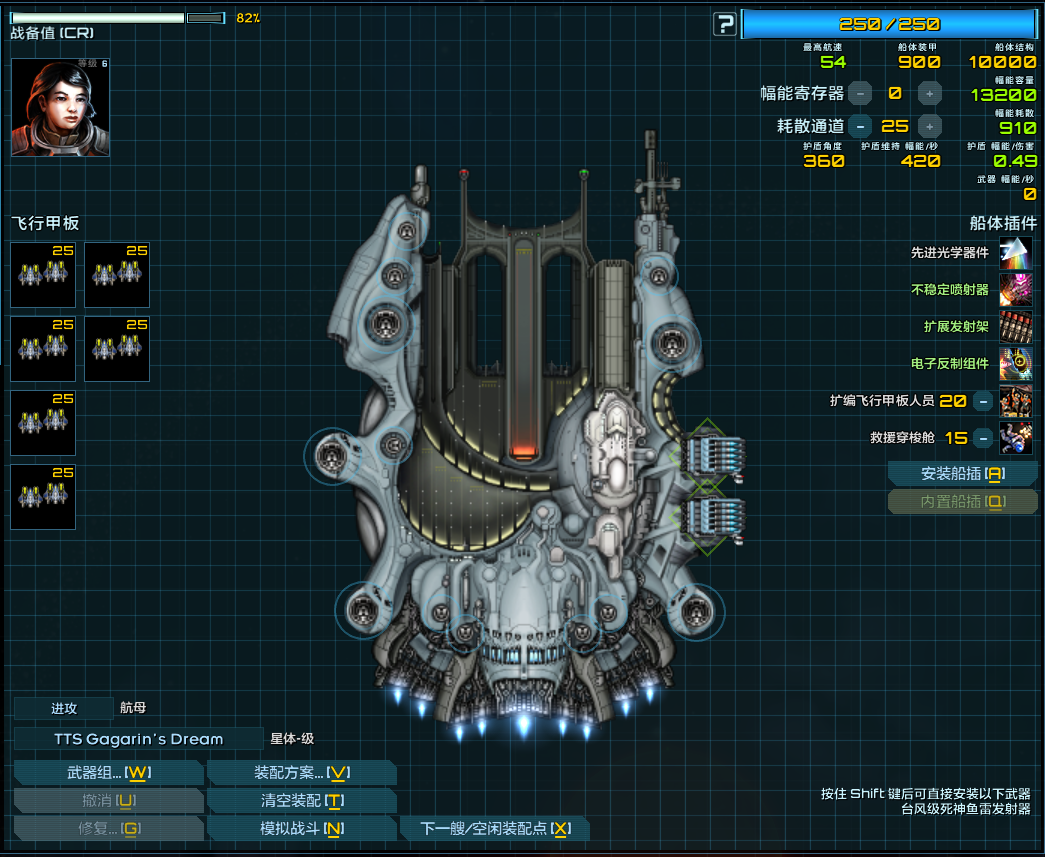
Task: Select the 先进光学器件 hullmod icon
Action: click(x=1015, y=253)
